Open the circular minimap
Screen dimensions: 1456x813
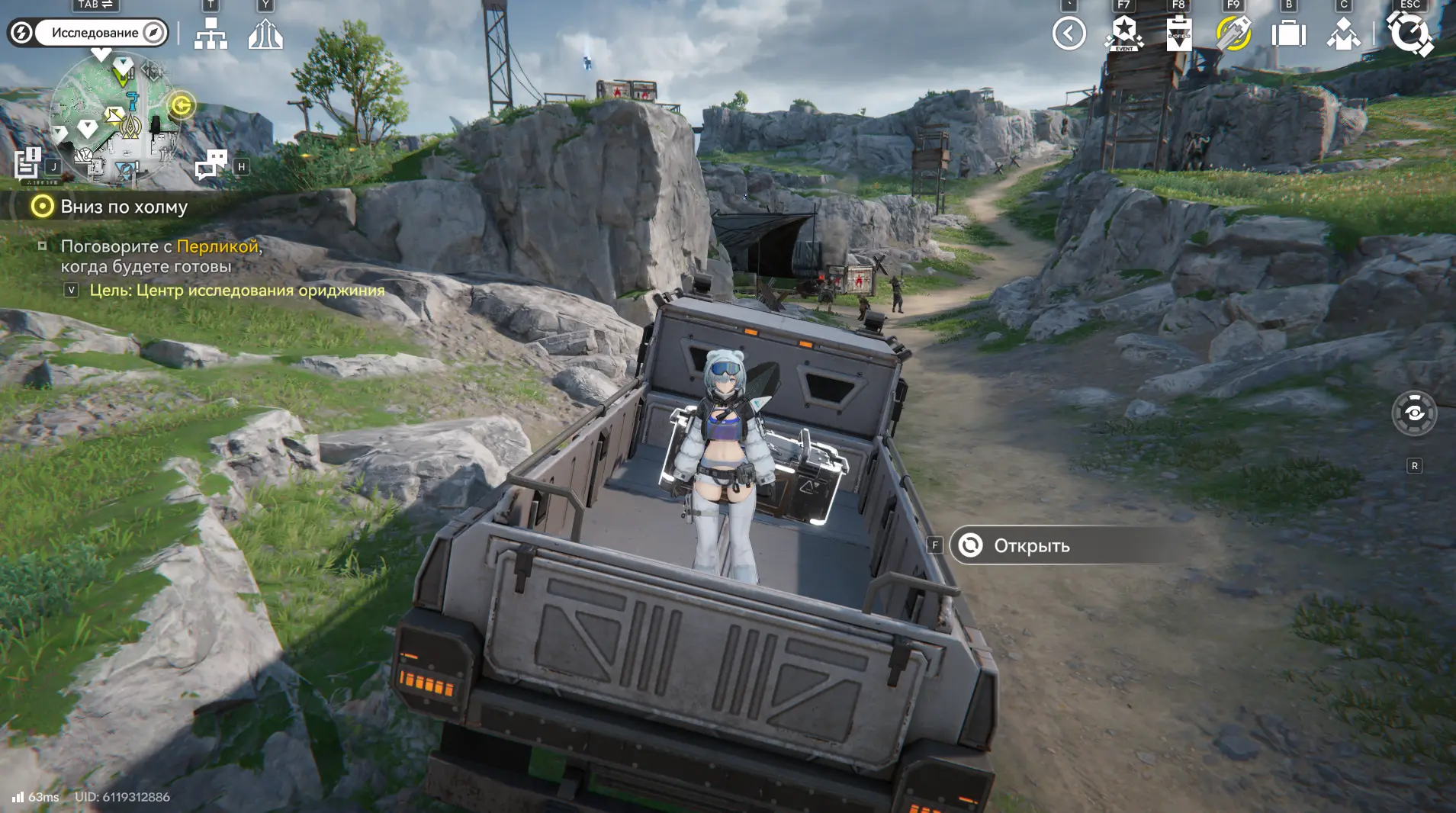click(114, 118)
